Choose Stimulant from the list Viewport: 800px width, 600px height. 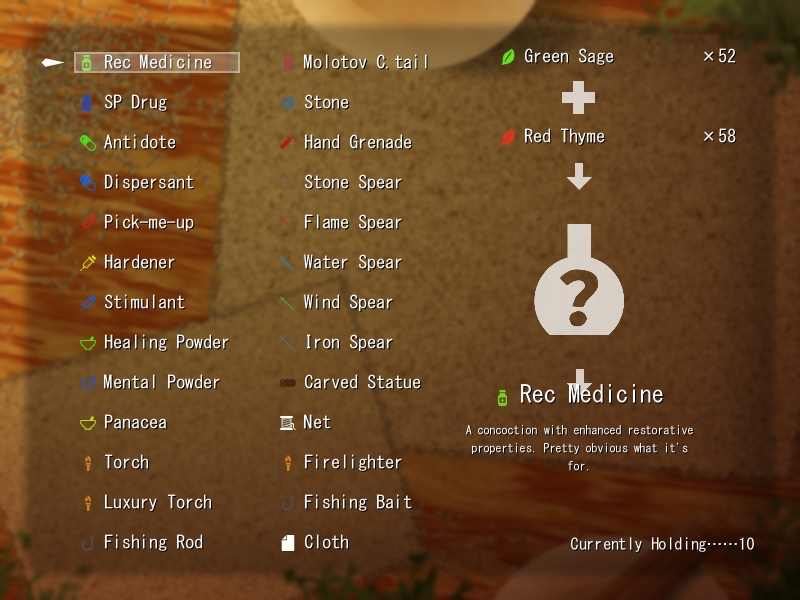[144, 302]
